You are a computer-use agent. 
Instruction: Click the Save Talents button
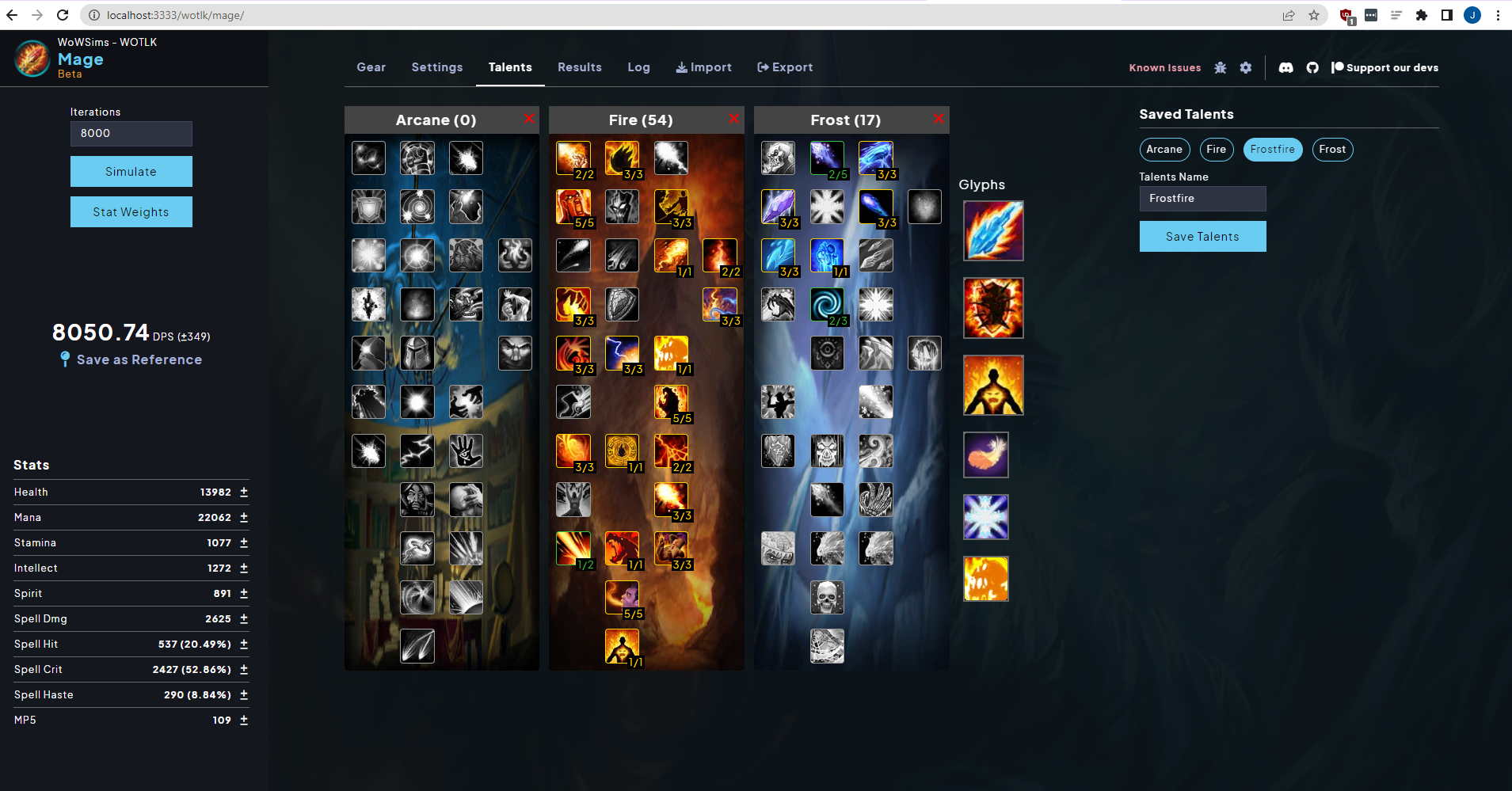(1202, 236)
